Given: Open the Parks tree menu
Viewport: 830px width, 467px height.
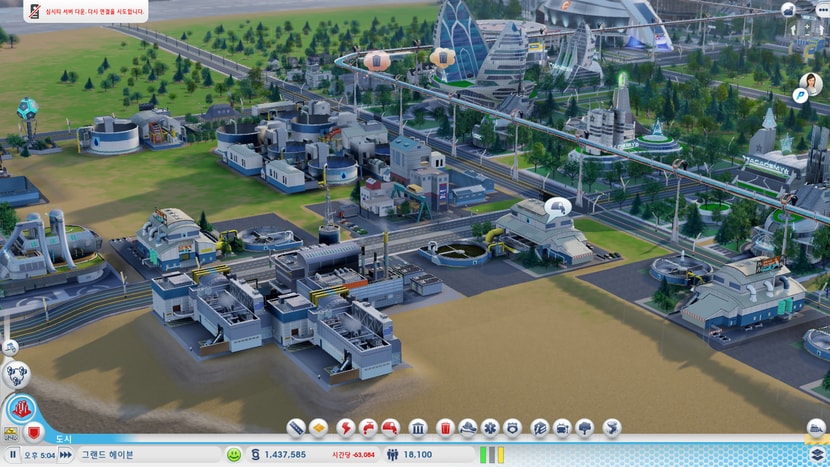Looking at the screenshot, I should (x=585, y=428).
